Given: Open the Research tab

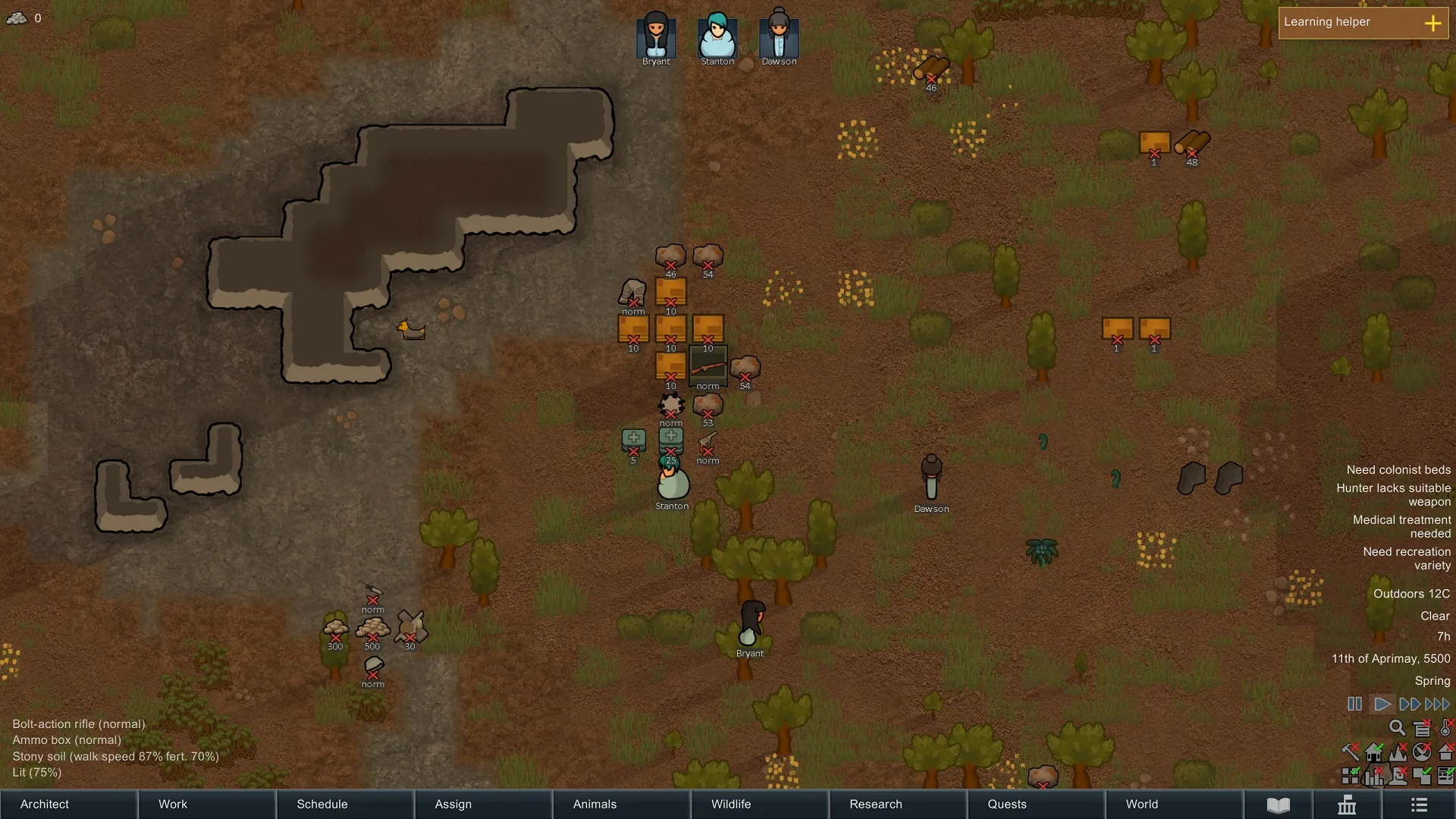Looking at the screenshot, I should (896, 804).
